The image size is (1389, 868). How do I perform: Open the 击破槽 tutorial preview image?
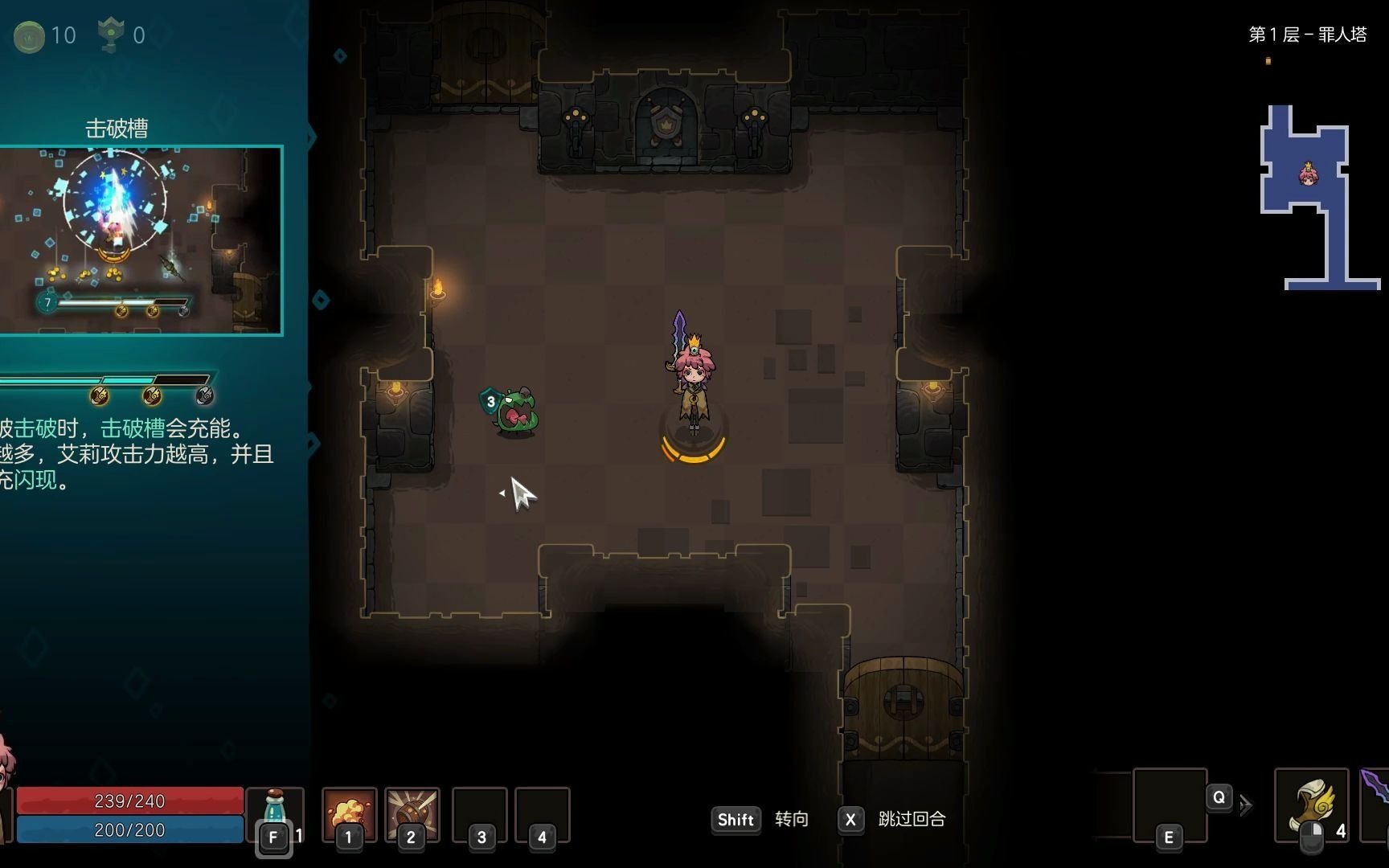(141, 240)
